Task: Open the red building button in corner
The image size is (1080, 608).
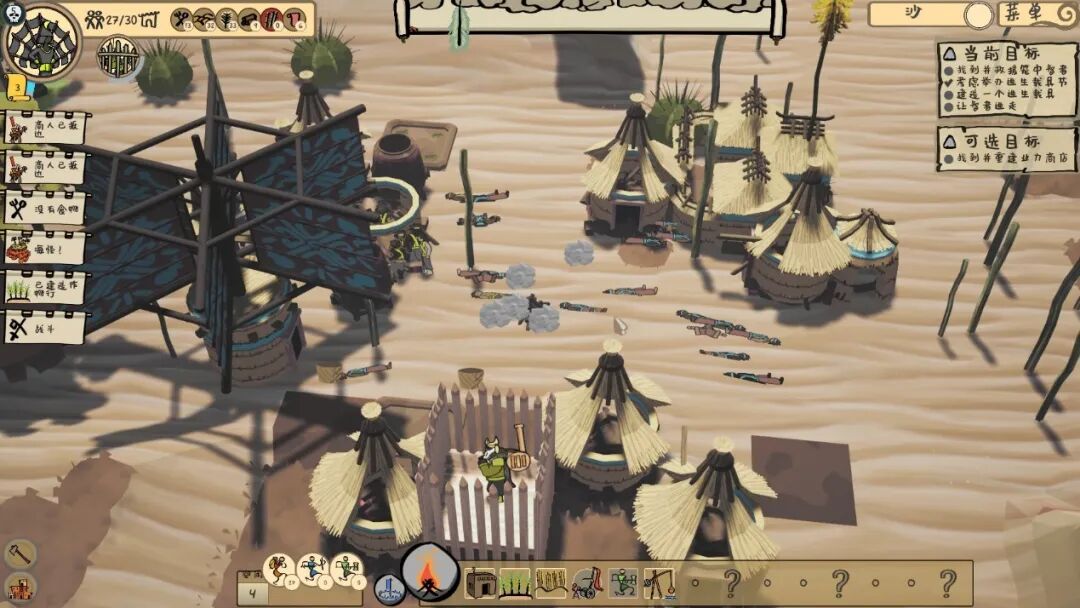Action: (19, 588)
